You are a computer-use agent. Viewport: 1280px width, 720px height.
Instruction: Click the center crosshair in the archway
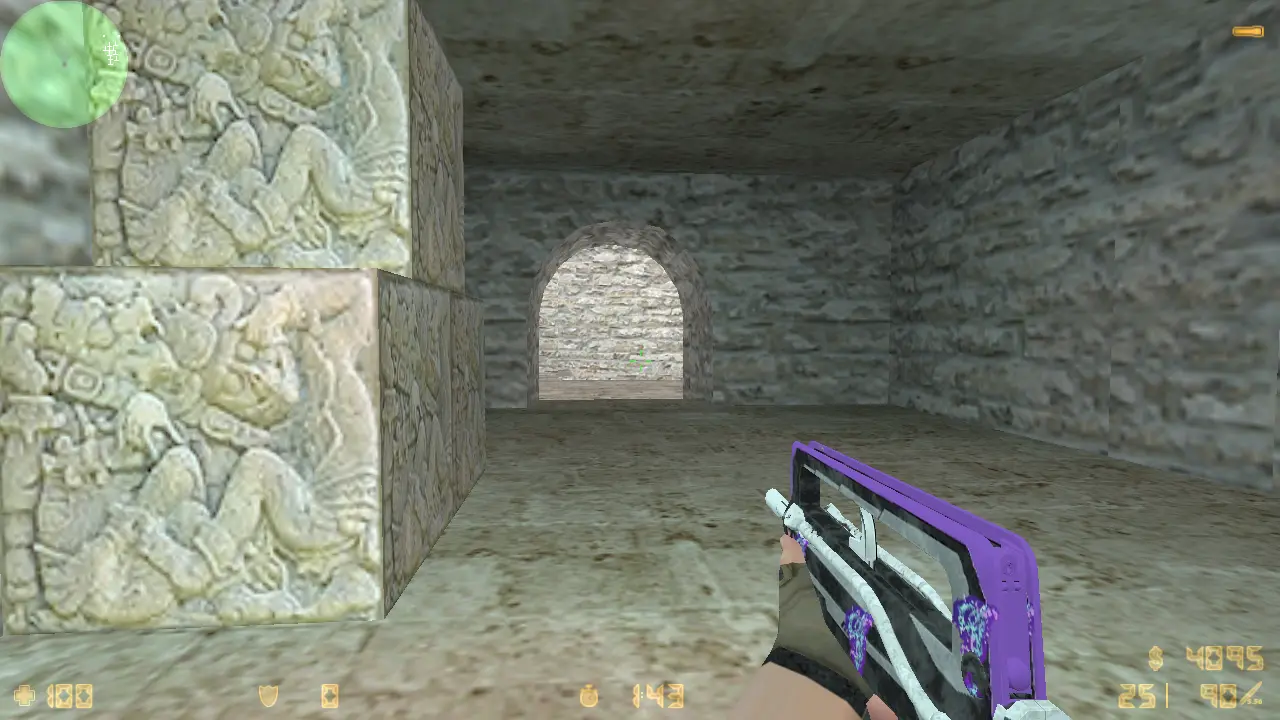640,360
